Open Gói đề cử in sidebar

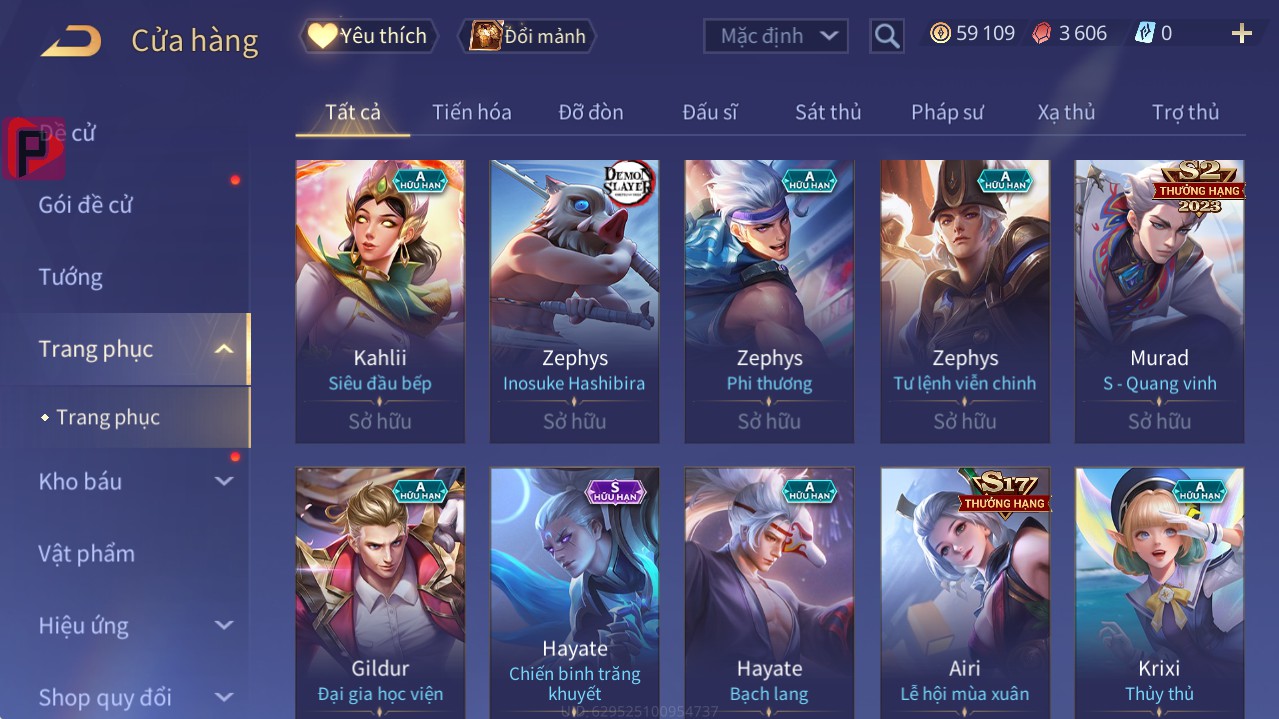86,205
